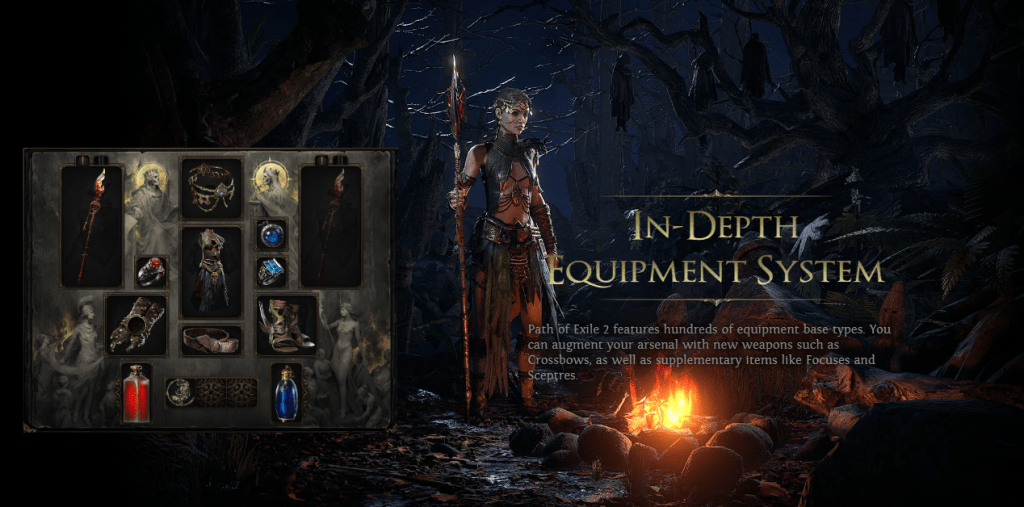Screen dimensions: 1024x507
Task: Choose the red gem ring slot
Action: tap(151, 271)
